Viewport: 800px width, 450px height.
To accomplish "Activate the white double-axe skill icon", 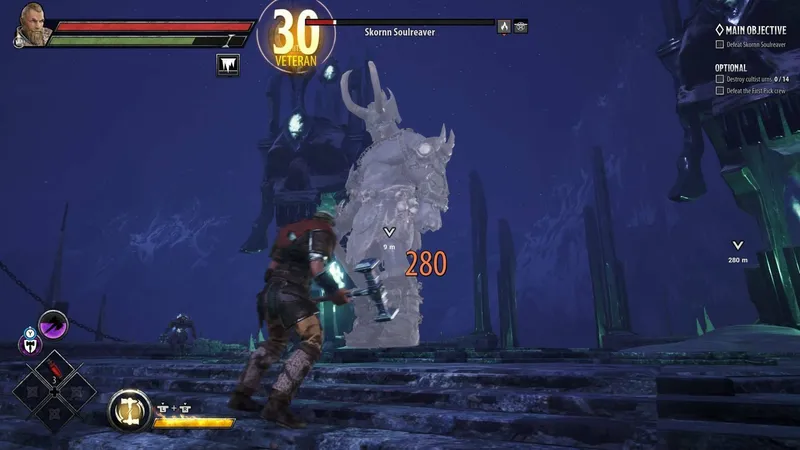I will pyautogui.click(x=30, y=343).
